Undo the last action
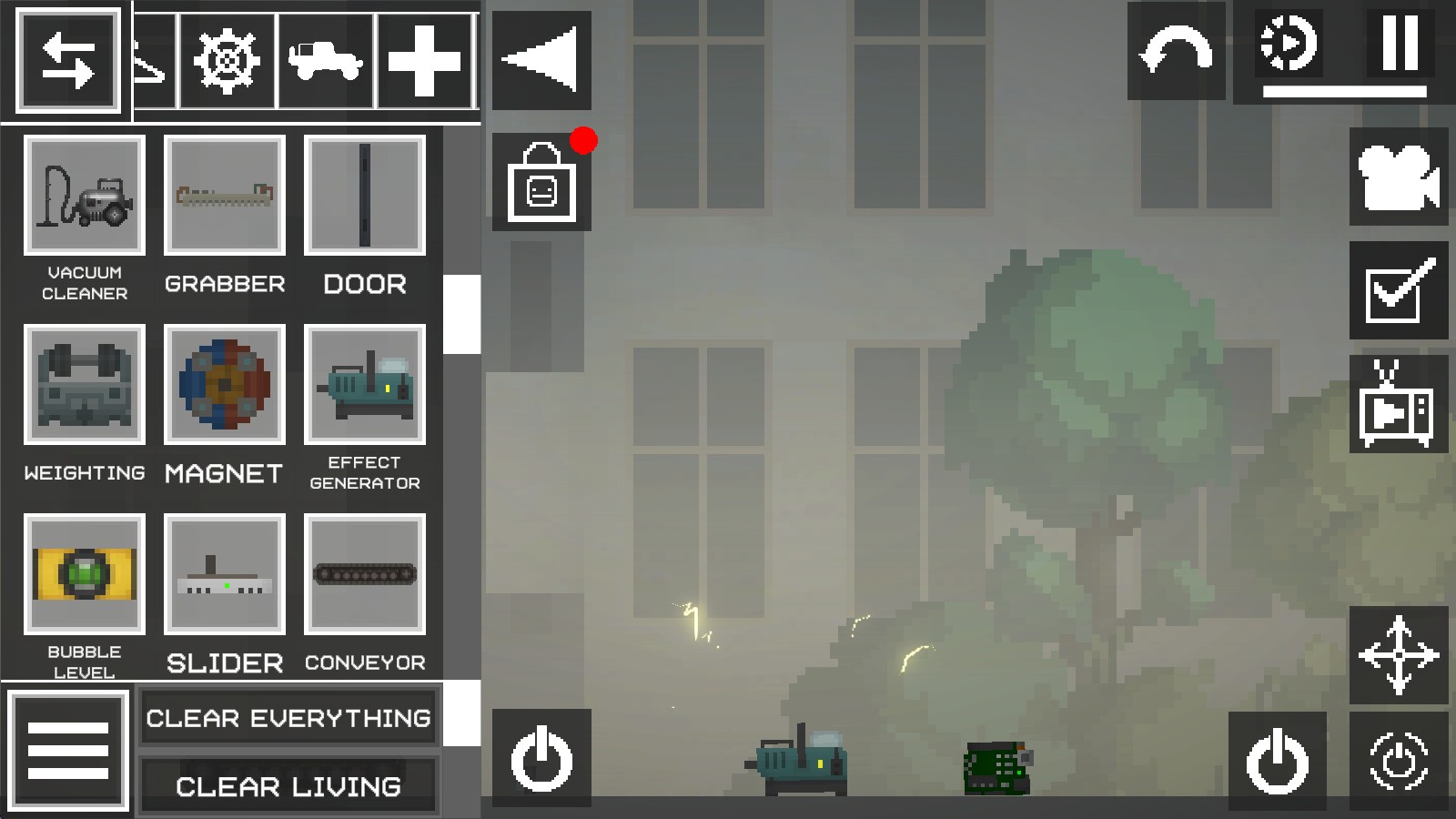This screenshot has height=819, width=1456. (1176, 51)
